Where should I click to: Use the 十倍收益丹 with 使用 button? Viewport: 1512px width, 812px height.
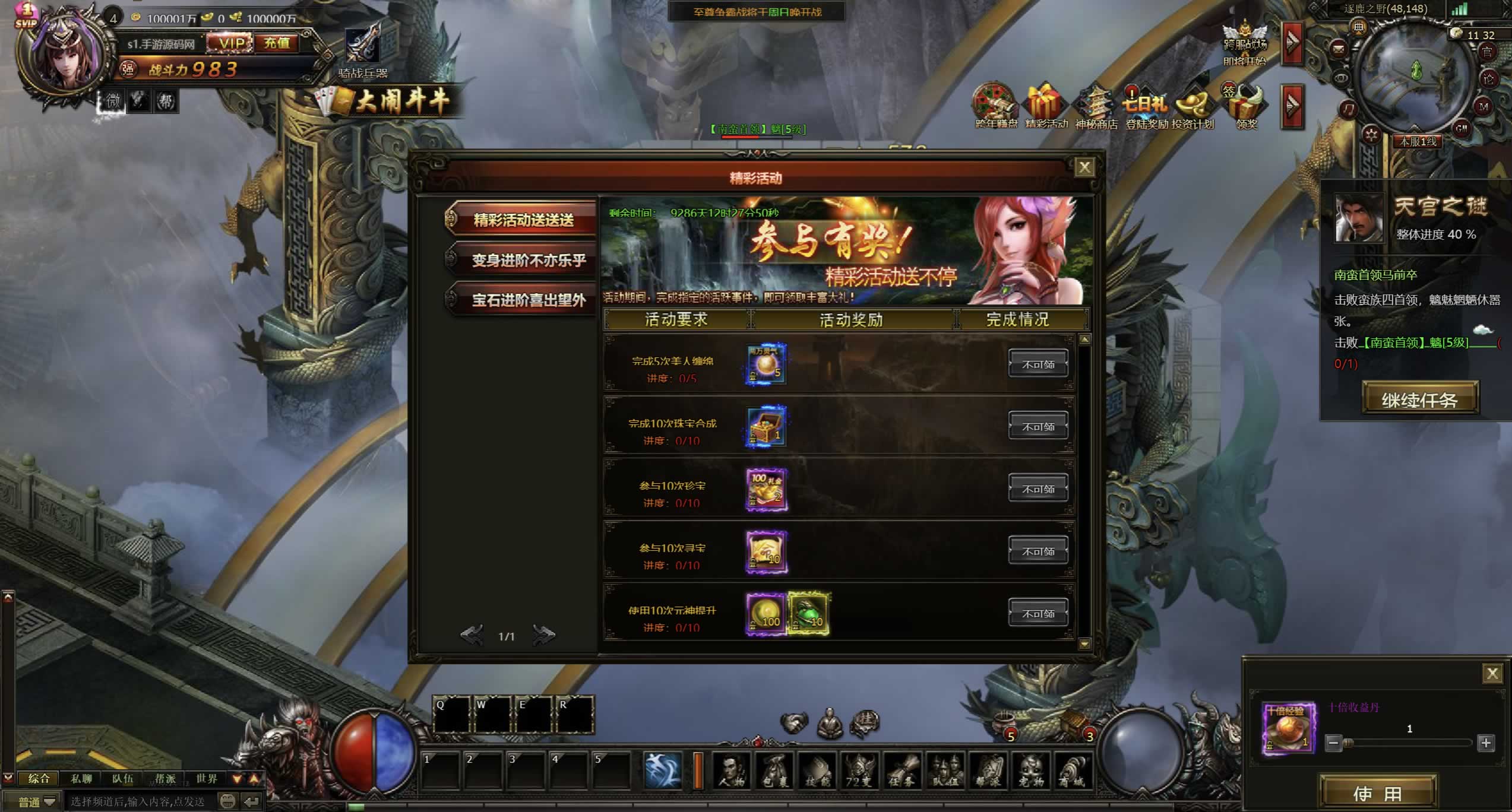1377,793
